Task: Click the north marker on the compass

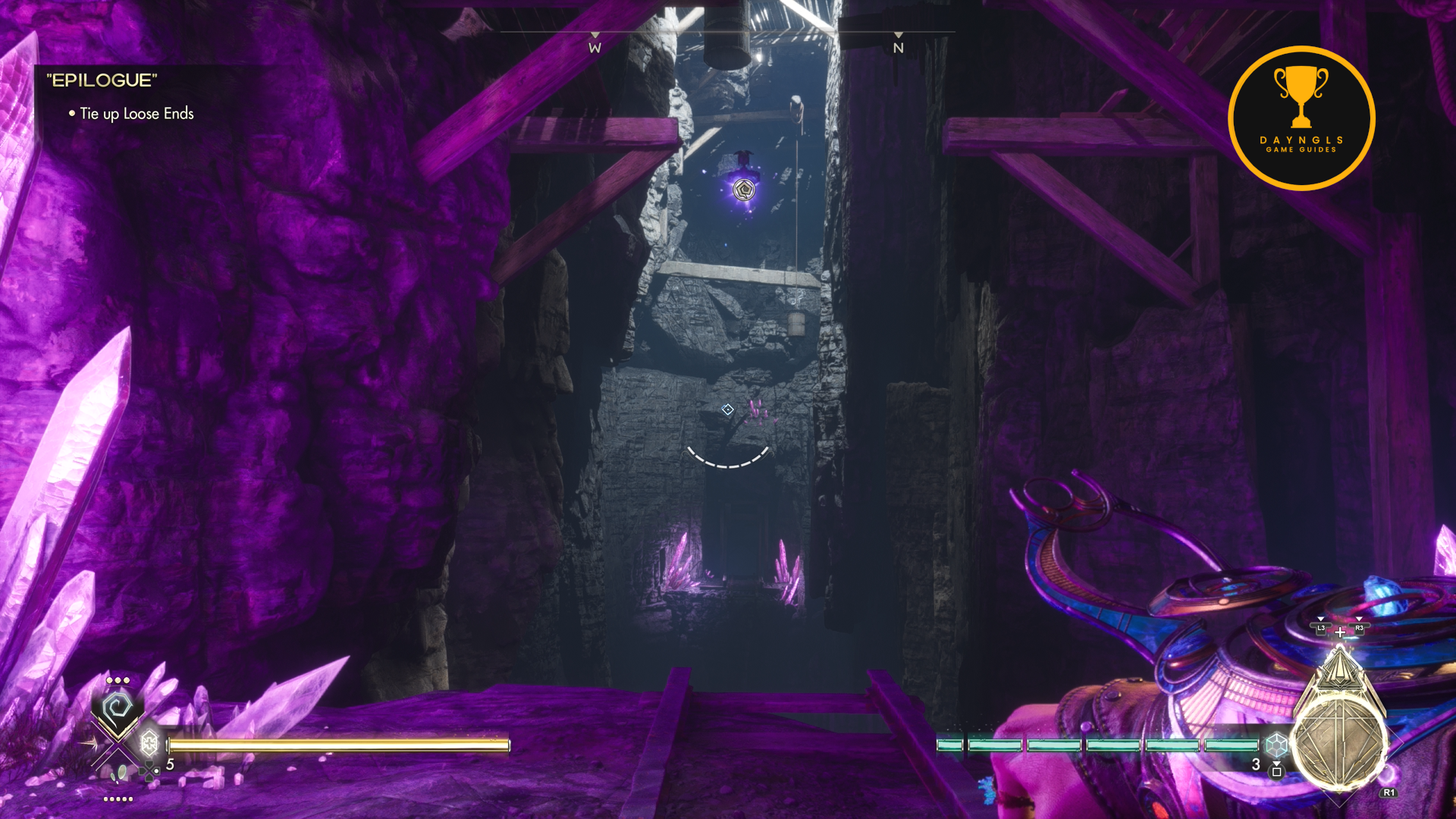Action: pyautogui.click(x=899, y=47)
